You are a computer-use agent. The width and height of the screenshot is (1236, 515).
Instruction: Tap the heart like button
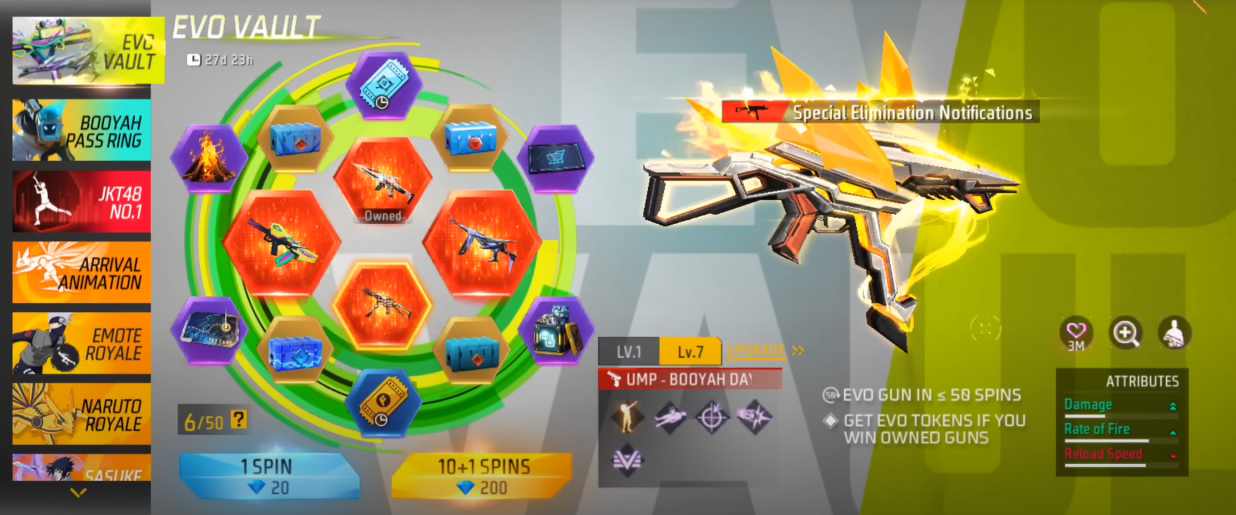pyautogui.click(x=1077, y=333)
